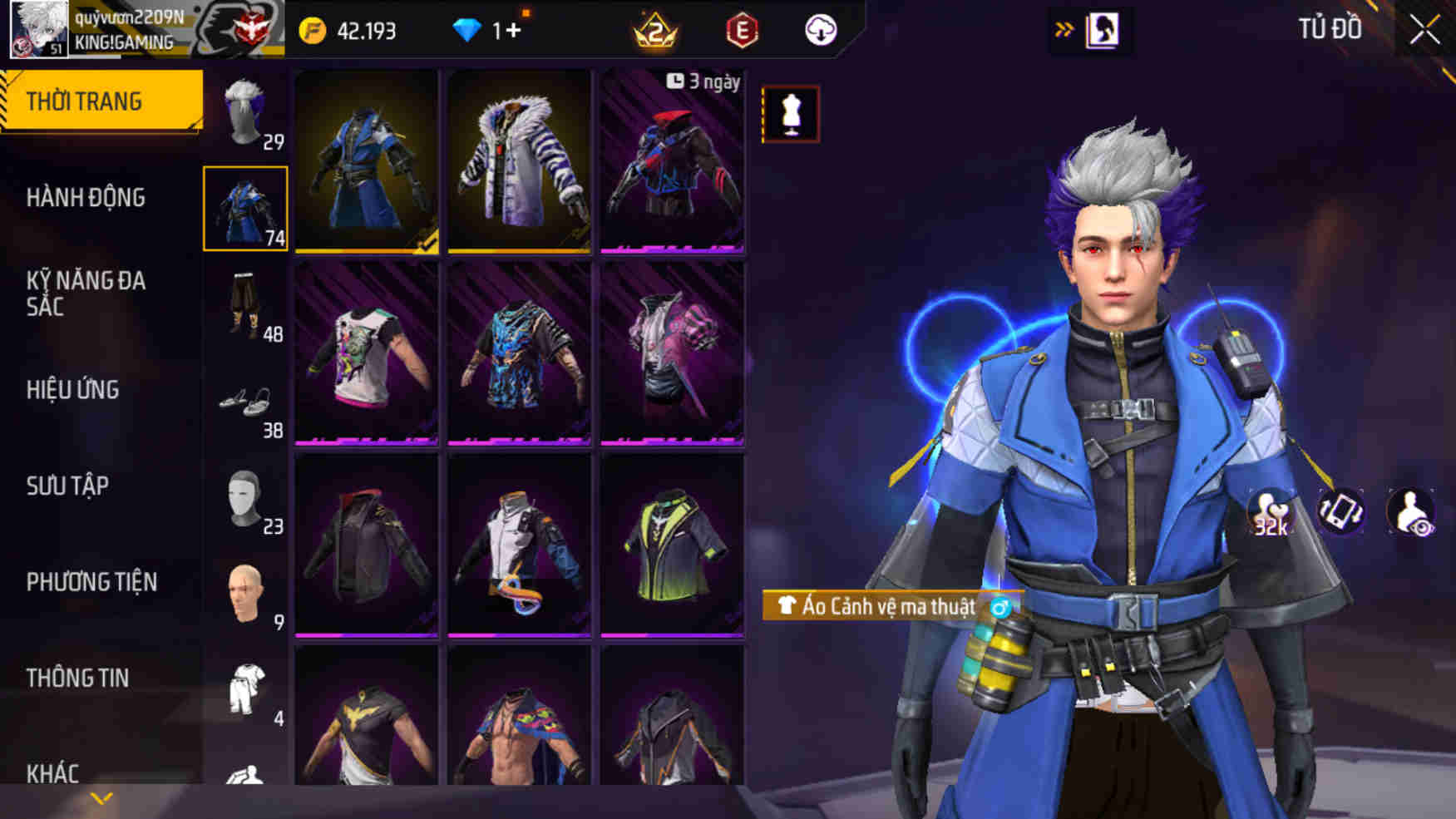The image size is (1456, 819).
Task: Add diamonds with the plus button
Action: click(513, 31)
